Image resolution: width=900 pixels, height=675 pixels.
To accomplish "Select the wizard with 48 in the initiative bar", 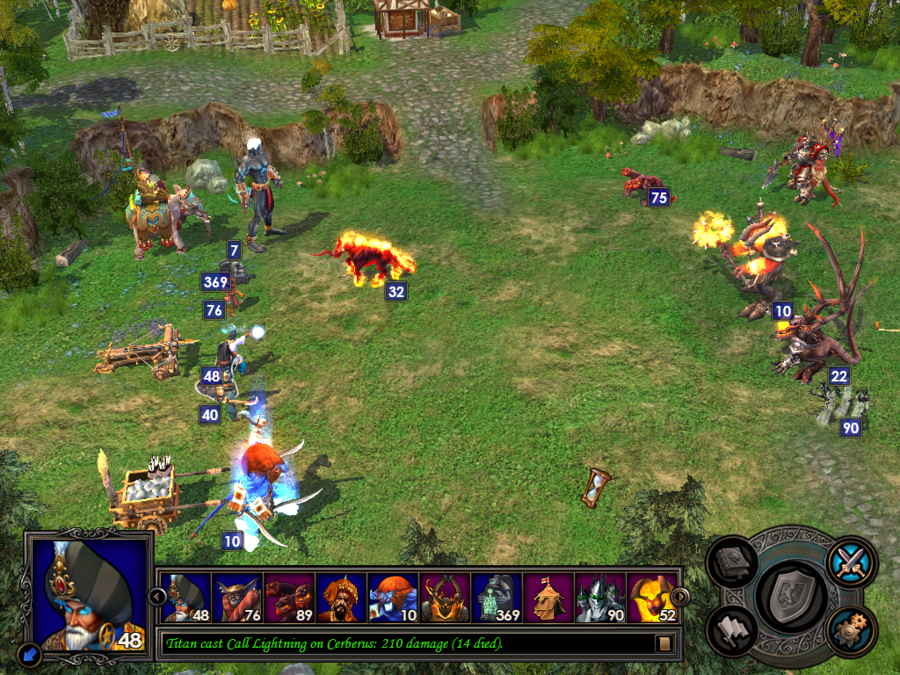I will (x=186, y=597).
